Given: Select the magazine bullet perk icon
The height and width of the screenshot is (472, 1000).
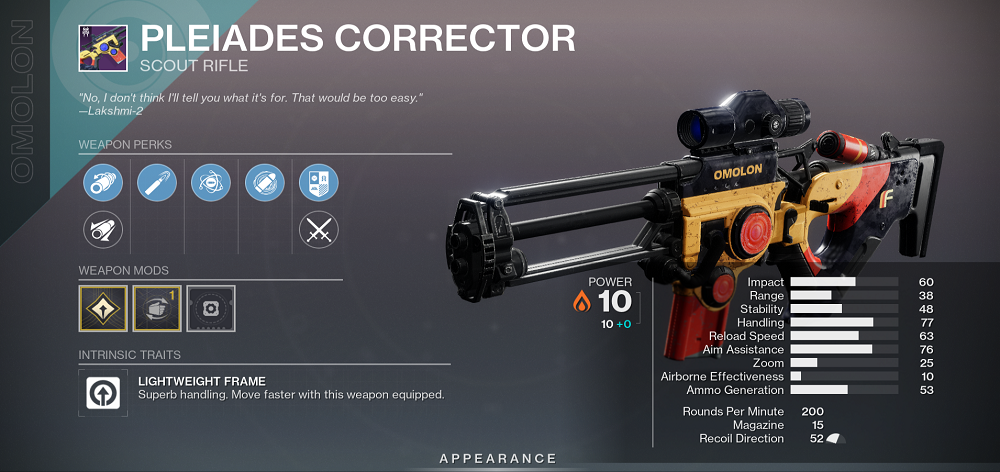Looking at the screenshot, I should (157, 184).
